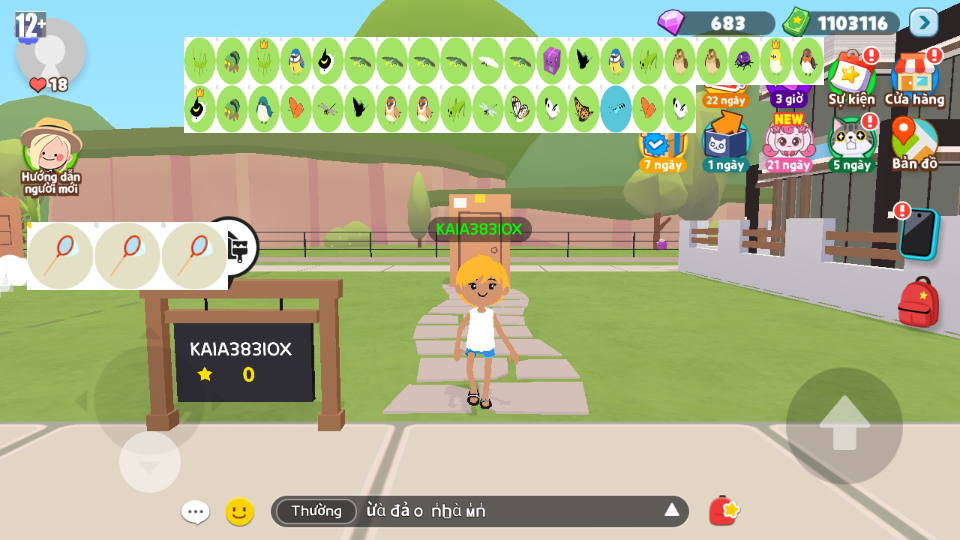Viewport: 960px width, 540px height.
Task: Select the purple cube creature icon
Action: pyautogui.click(x=552, y=61)
